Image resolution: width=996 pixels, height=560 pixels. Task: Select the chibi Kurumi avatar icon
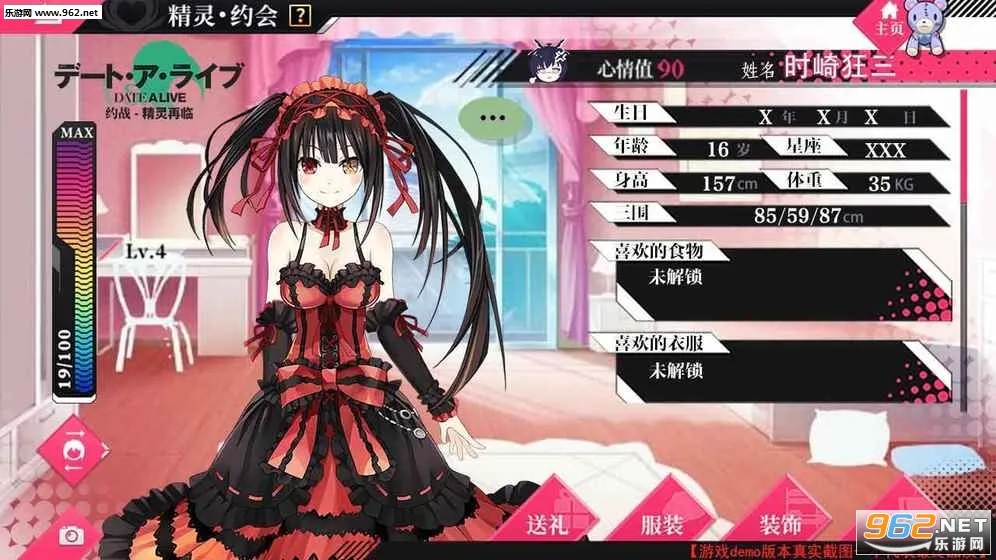tap(549, 65)
